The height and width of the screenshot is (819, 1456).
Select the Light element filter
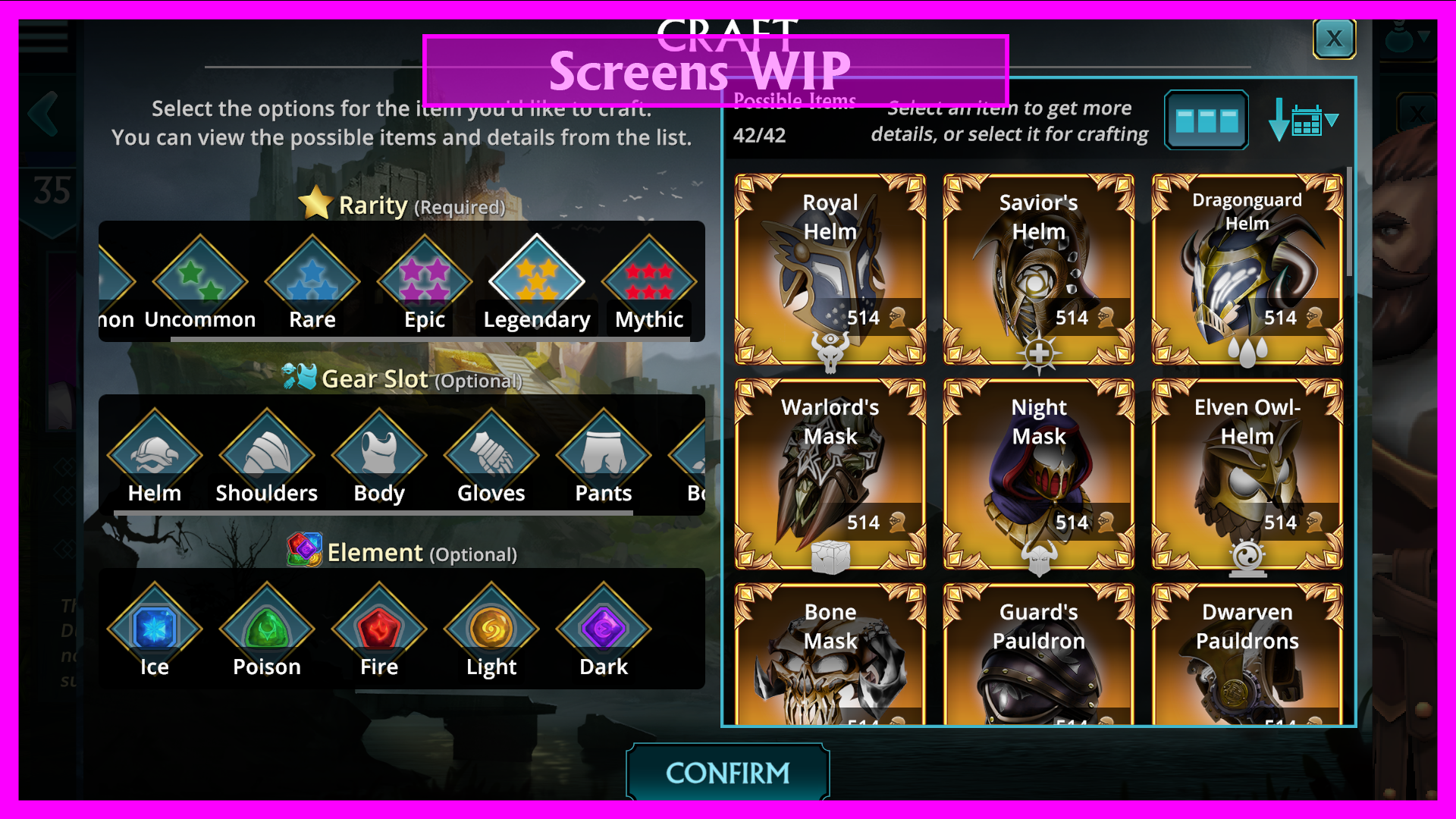[x=491, y=627]
